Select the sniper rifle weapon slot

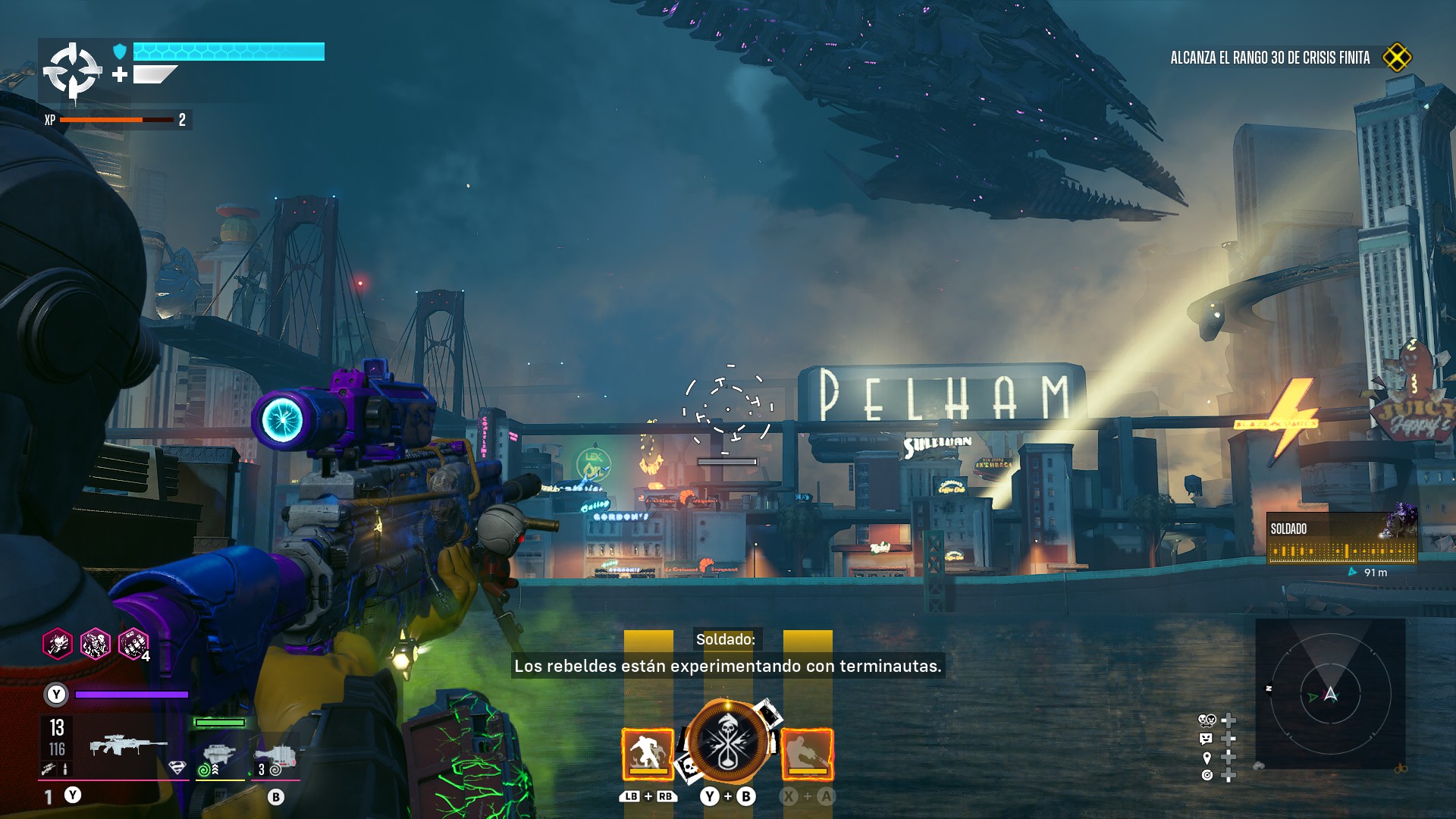click(127, 745)
